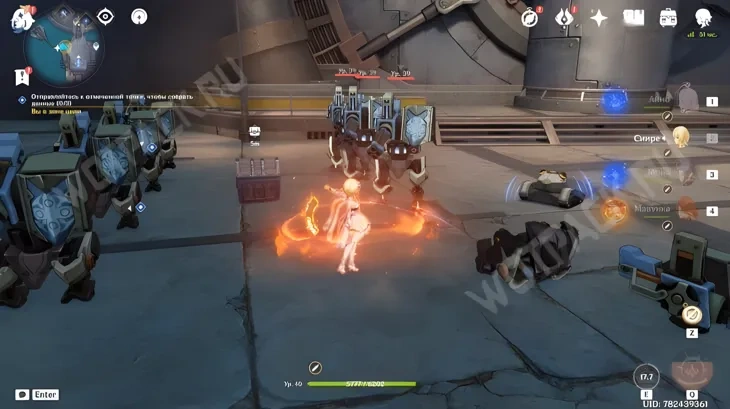Open the quest journal icon with alert
This screenshot has width=730, height=409.
(22, 76)
